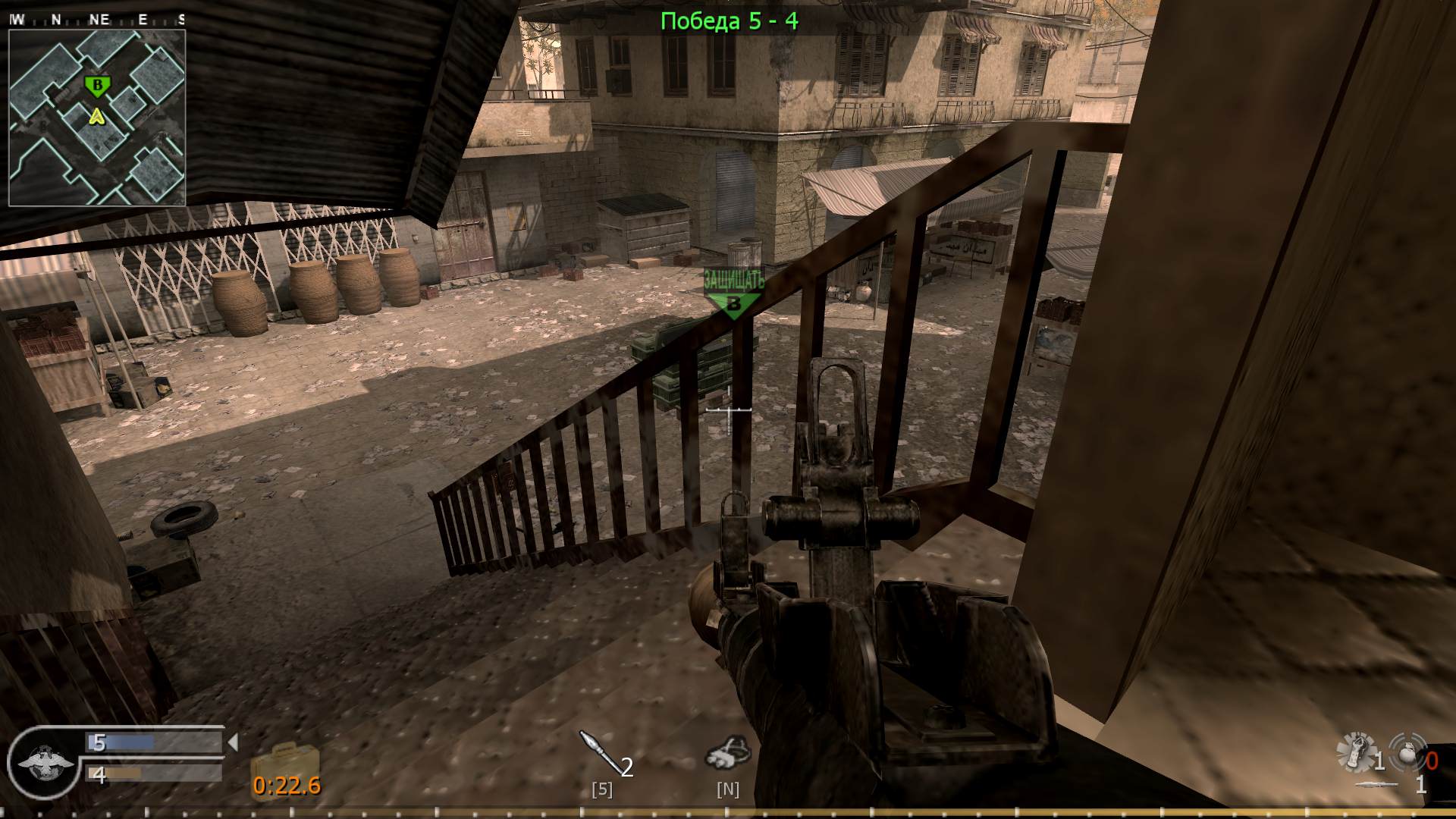The width and height of the screenshot is (1456, 819).
Task: Click the grenade count number 2
Action: (627, 768)
